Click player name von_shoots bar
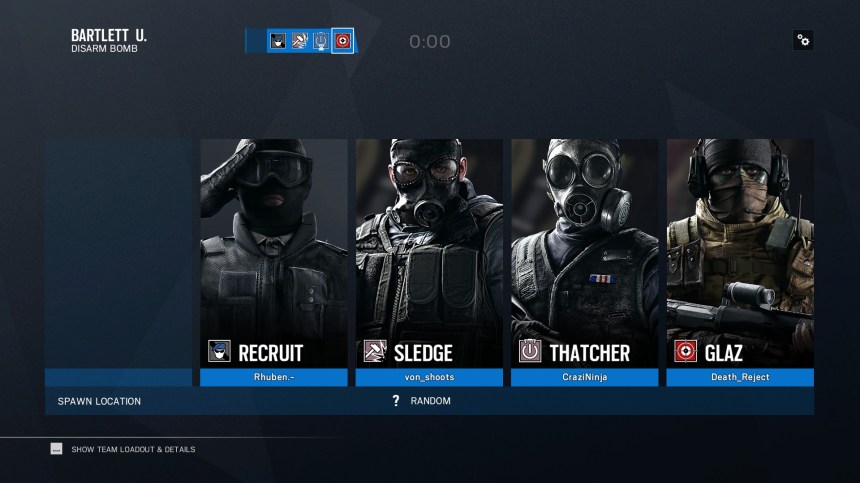 pos(429,378)
